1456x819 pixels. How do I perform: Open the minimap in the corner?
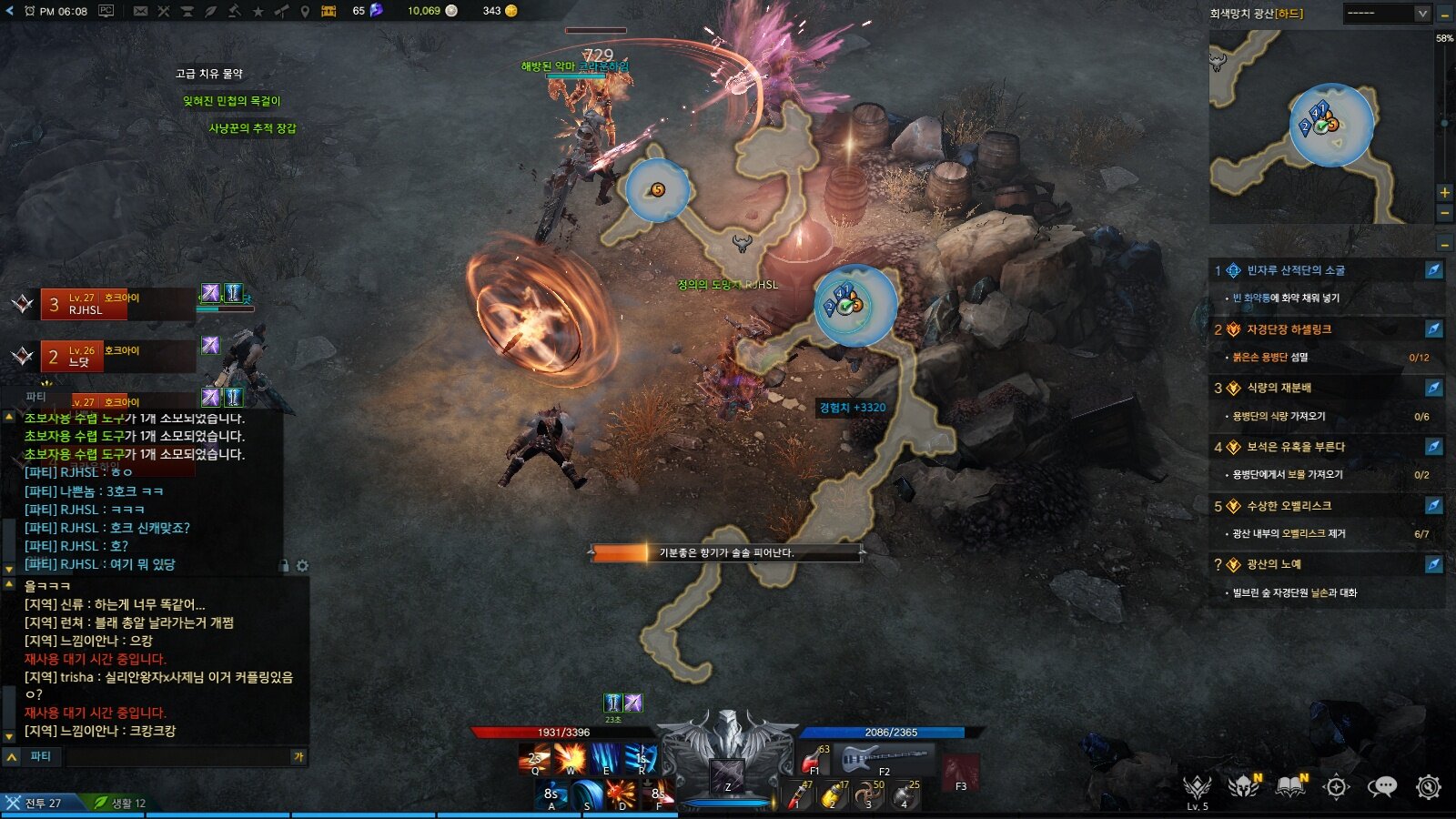tap(1320, 127)
